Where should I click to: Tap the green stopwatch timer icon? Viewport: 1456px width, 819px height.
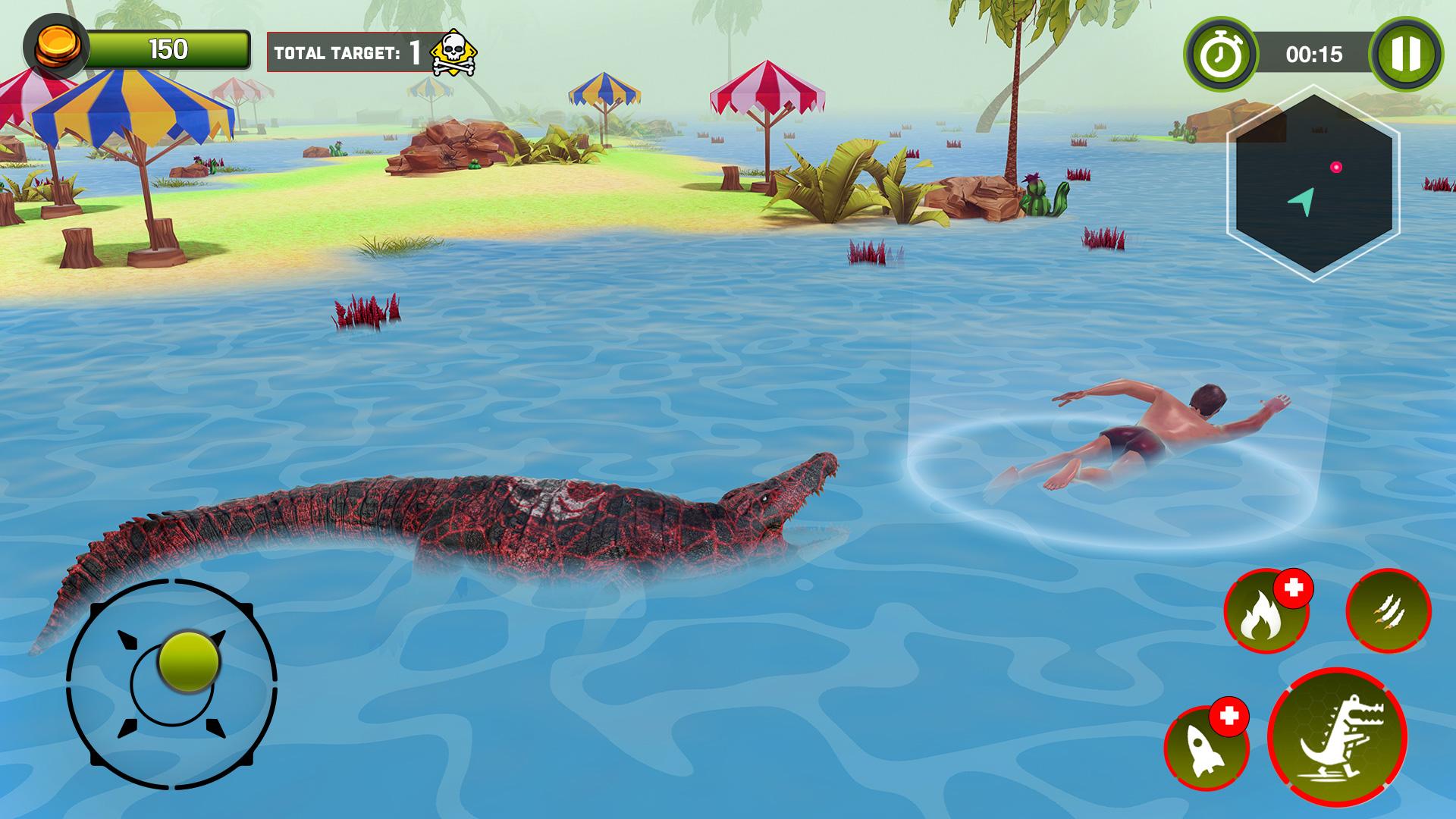[x=1220, y=54]
